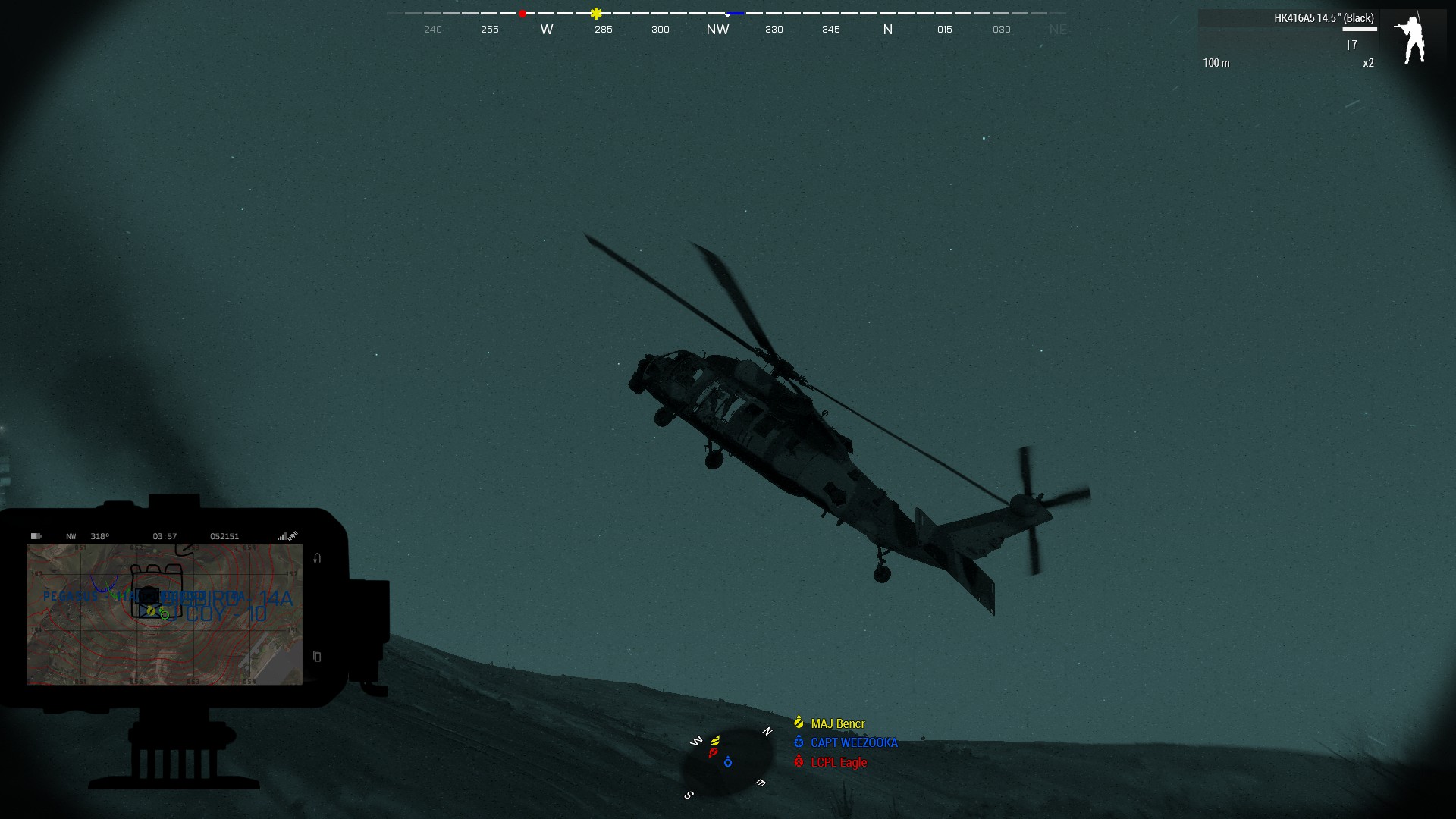Select the compass heading readout showing 318°
Screen dimensions: 1456x819
(99, 536)
